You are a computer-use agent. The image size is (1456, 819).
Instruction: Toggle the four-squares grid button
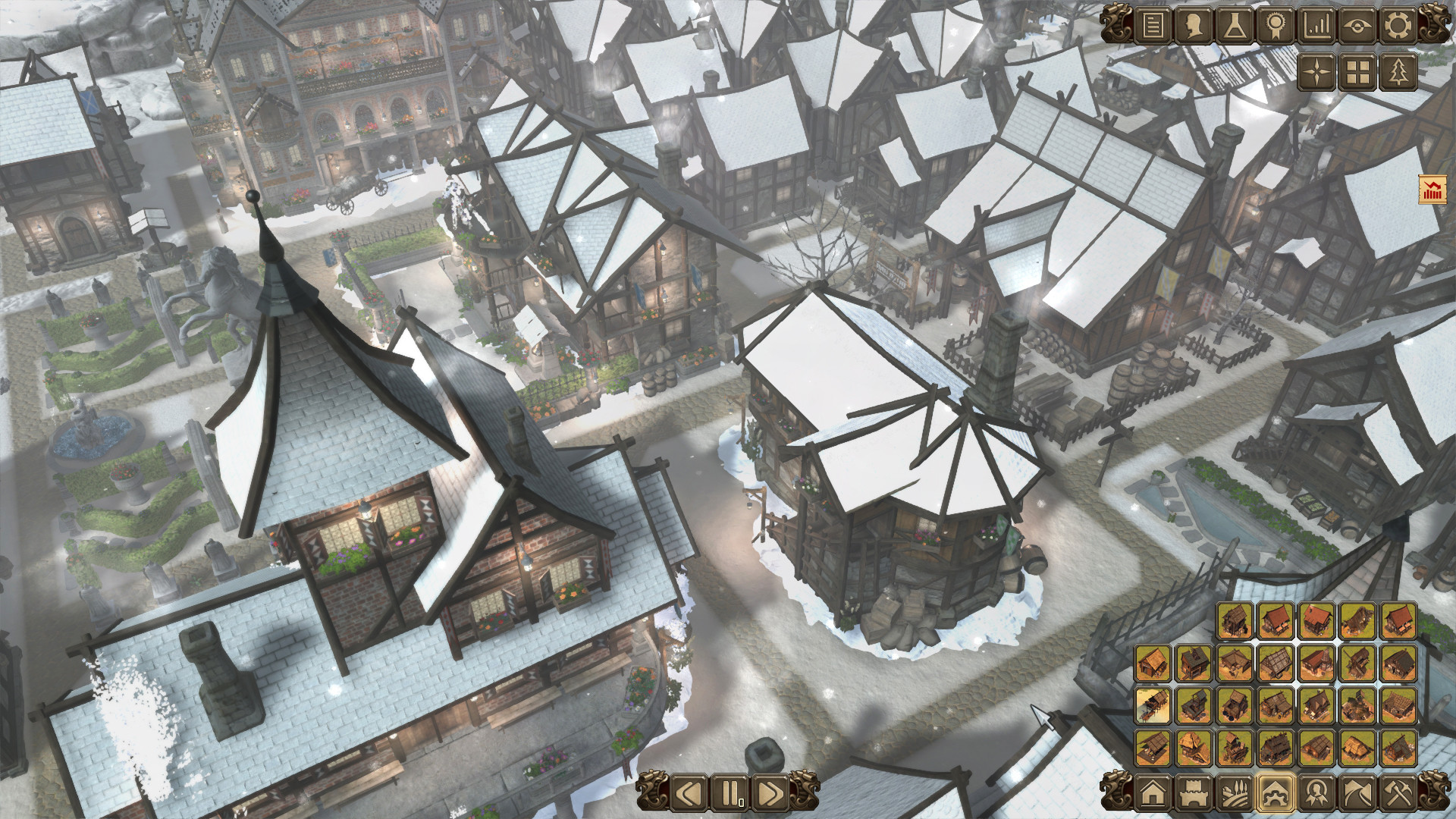[x=1357, y=73]
